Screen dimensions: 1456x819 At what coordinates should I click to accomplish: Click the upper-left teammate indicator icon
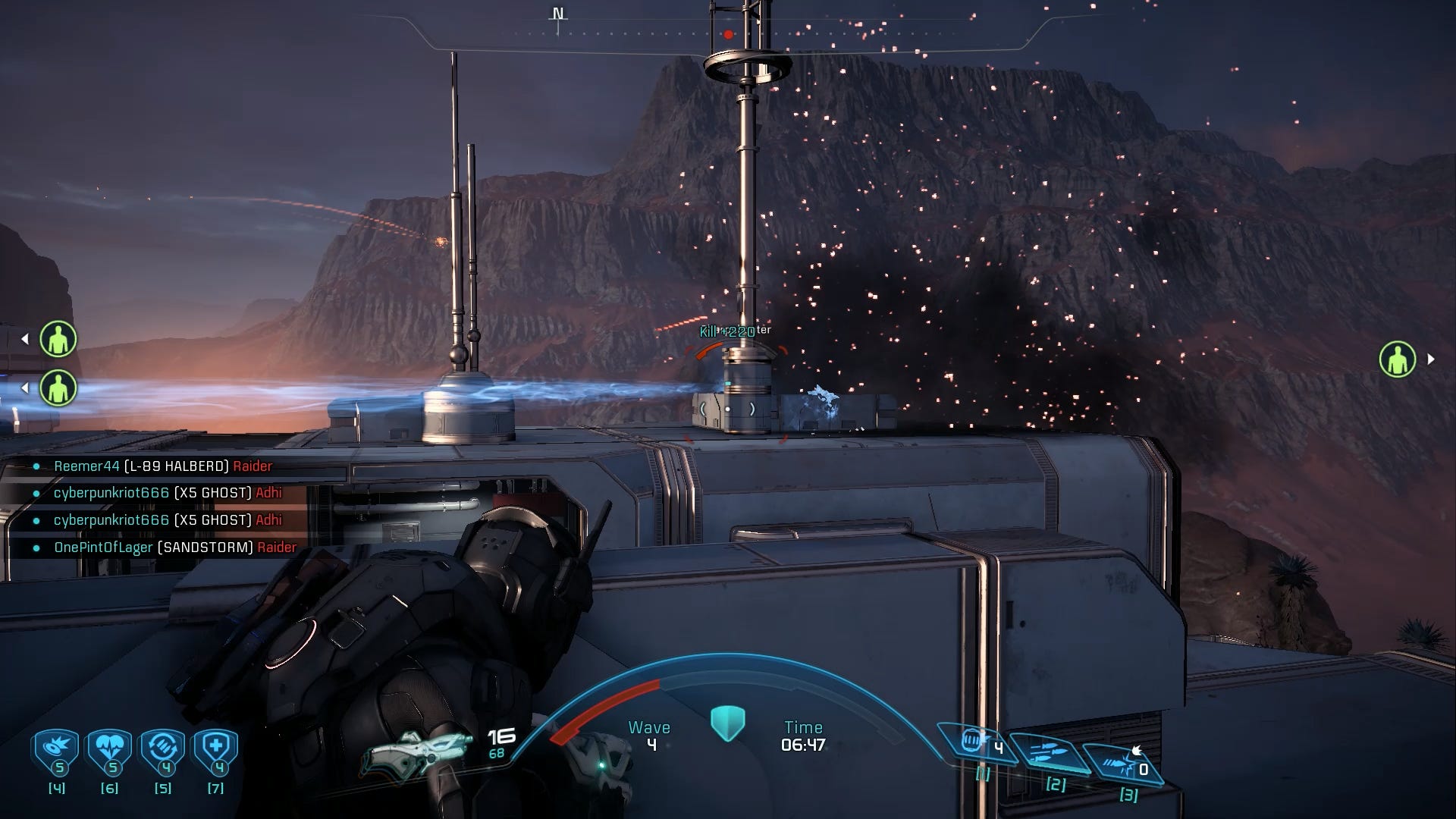58,339
